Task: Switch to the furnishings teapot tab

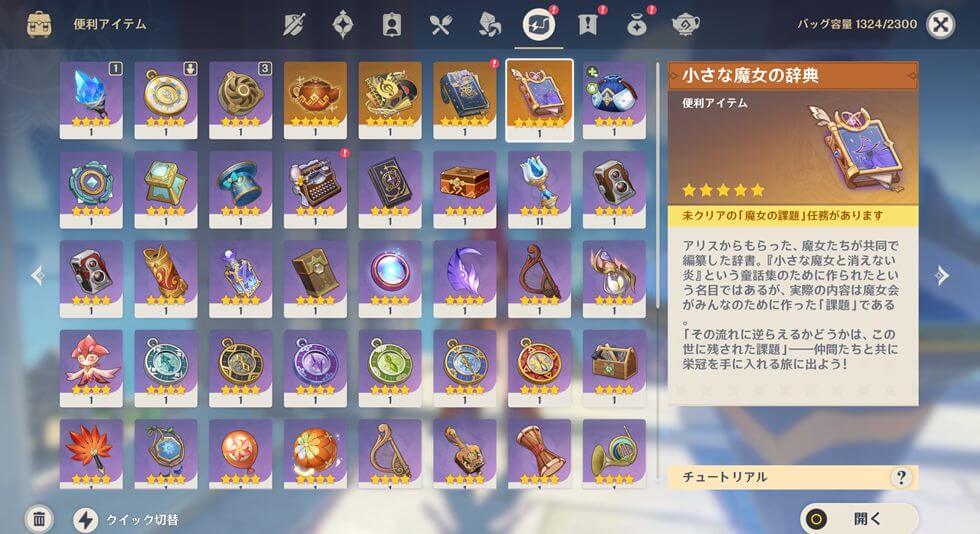Action: pyautogui.click(x=685, y=24)
